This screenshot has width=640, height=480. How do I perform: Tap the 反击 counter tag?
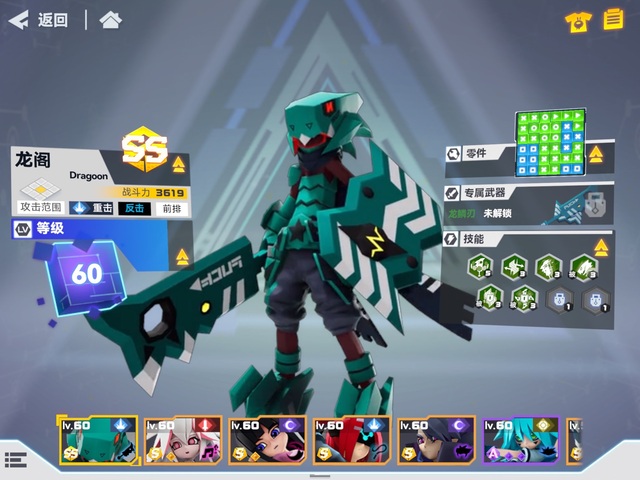[134, 208]
